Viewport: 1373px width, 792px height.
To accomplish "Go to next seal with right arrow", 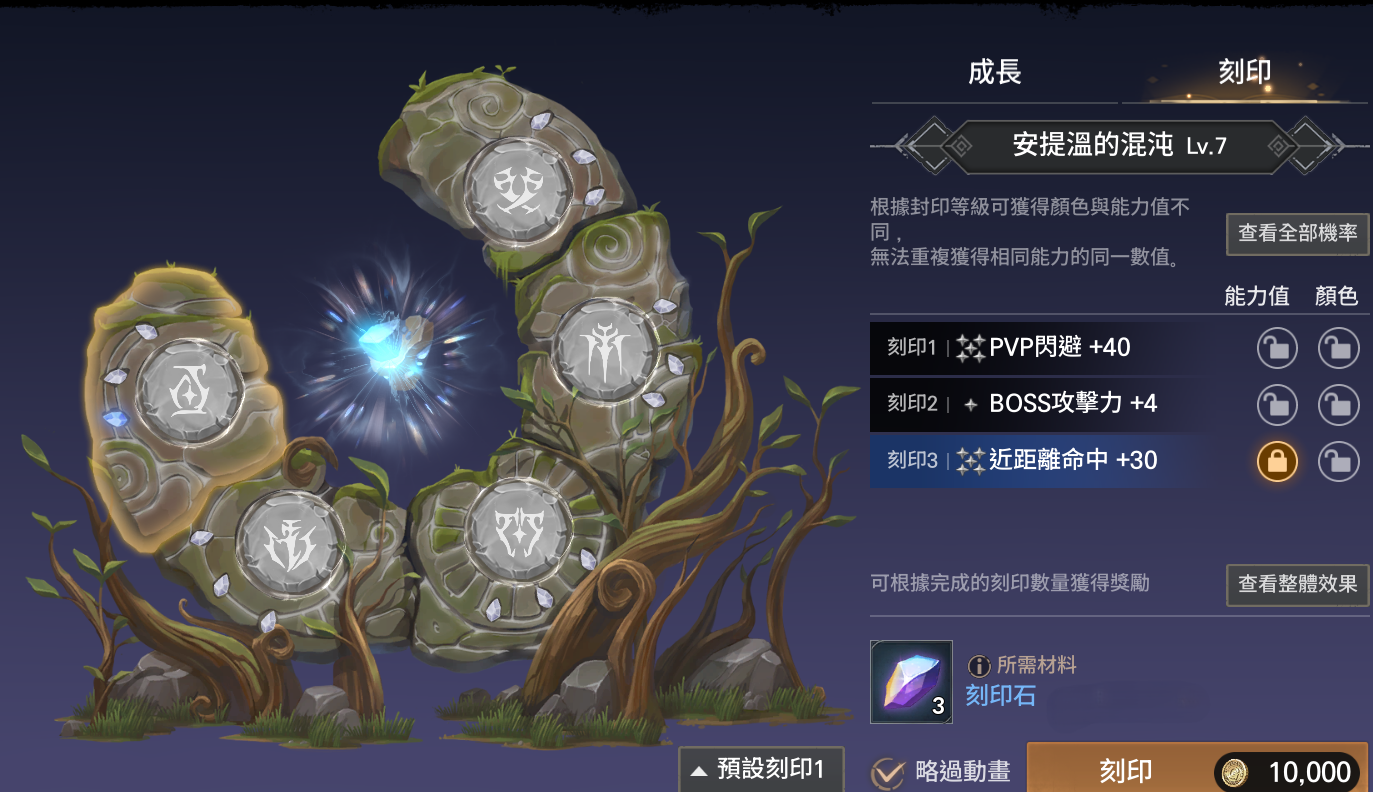I will click(1320, 146).
